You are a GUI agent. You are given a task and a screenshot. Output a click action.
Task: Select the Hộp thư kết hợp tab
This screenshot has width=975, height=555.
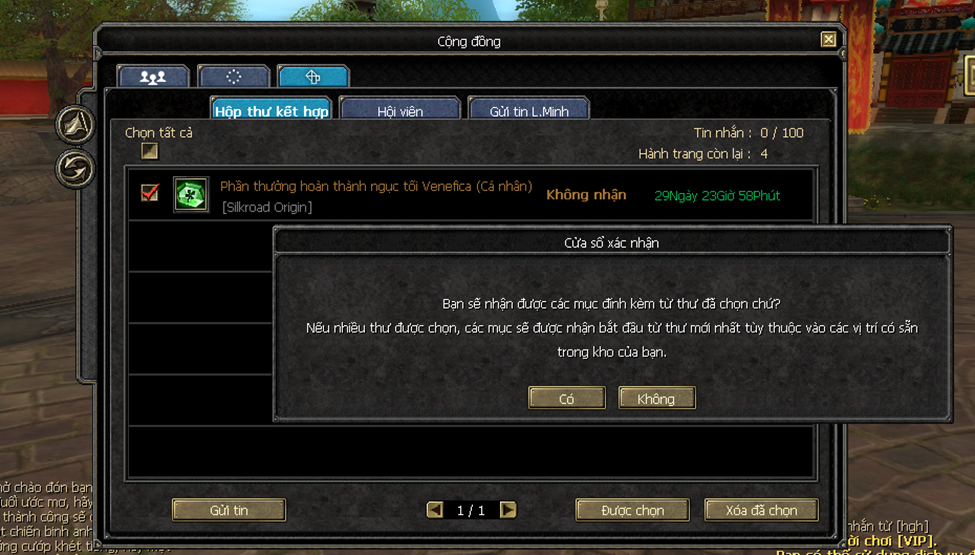271,111
